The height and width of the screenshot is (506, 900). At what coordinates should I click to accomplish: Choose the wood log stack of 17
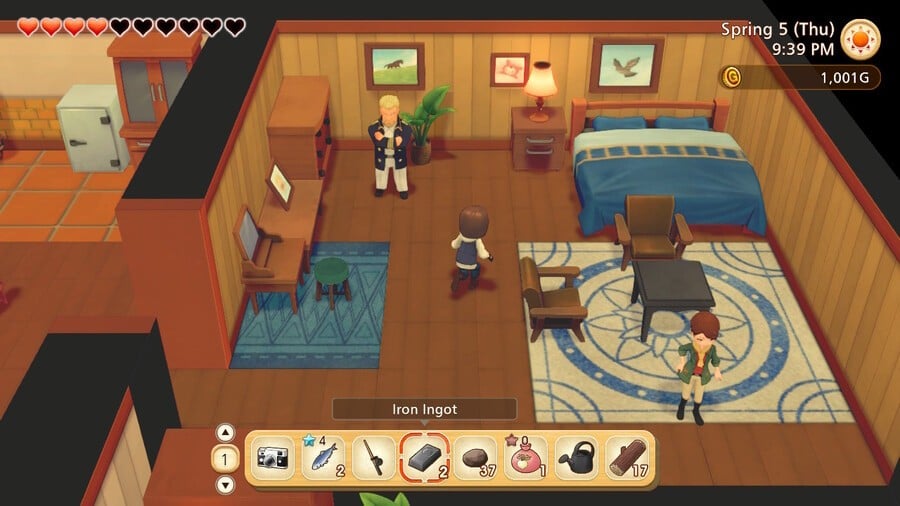pos(628,458)
